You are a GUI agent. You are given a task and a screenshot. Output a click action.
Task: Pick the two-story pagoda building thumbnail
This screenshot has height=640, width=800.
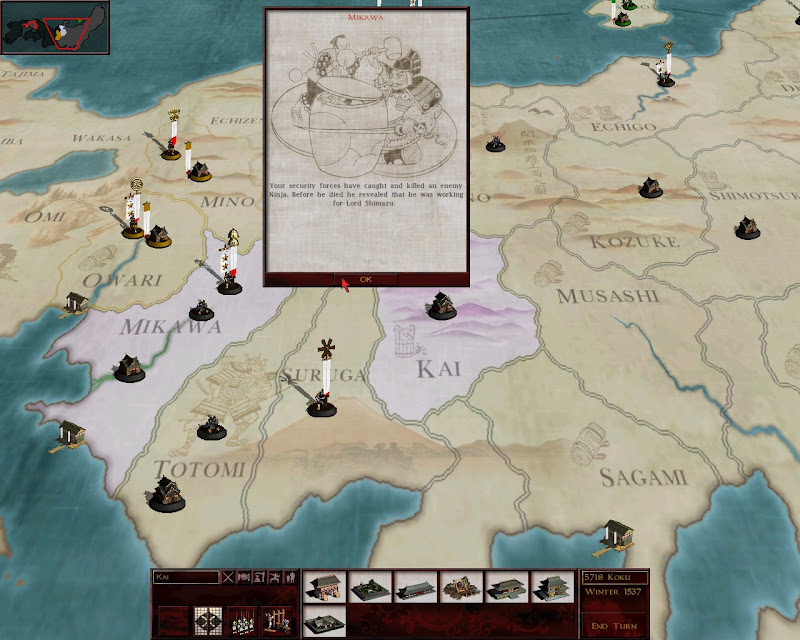[x=553, y=587]
